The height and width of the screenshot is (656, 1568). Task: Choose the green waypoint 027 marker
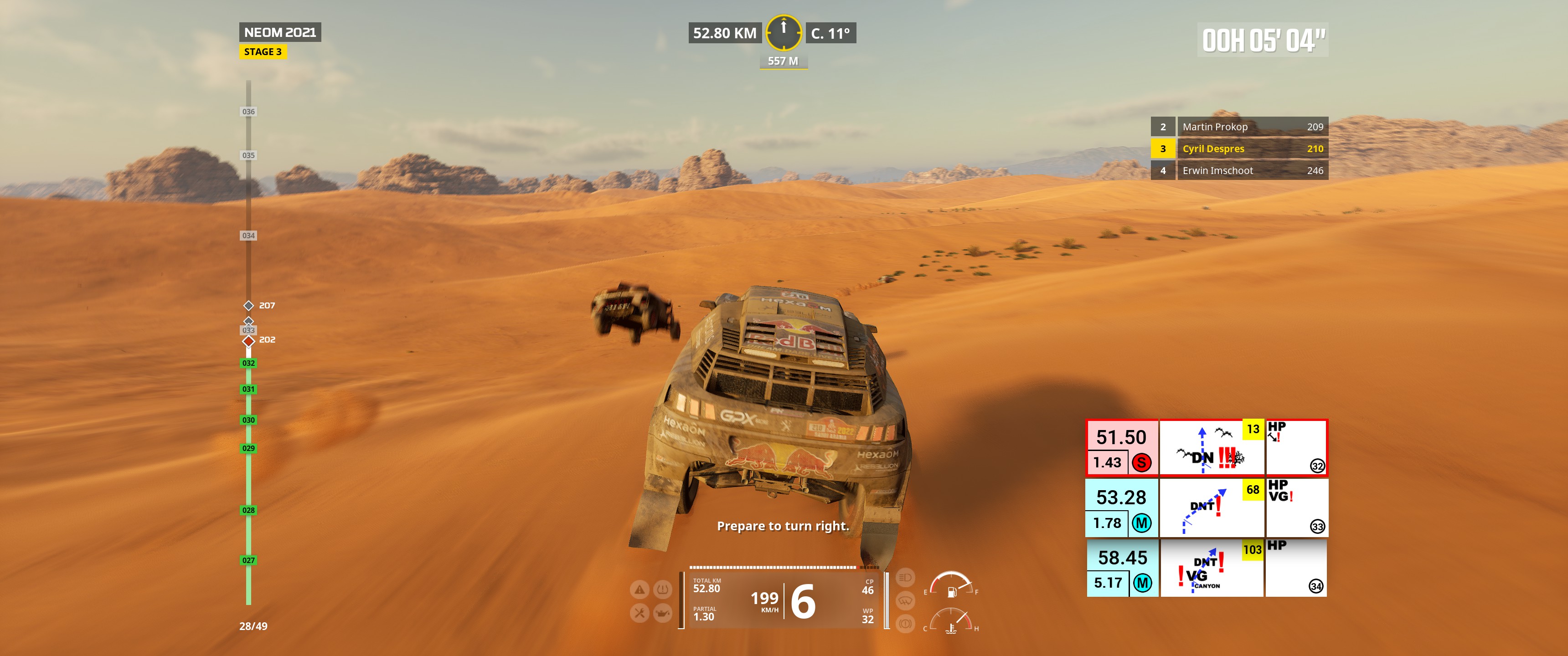(x=248, y=560)
